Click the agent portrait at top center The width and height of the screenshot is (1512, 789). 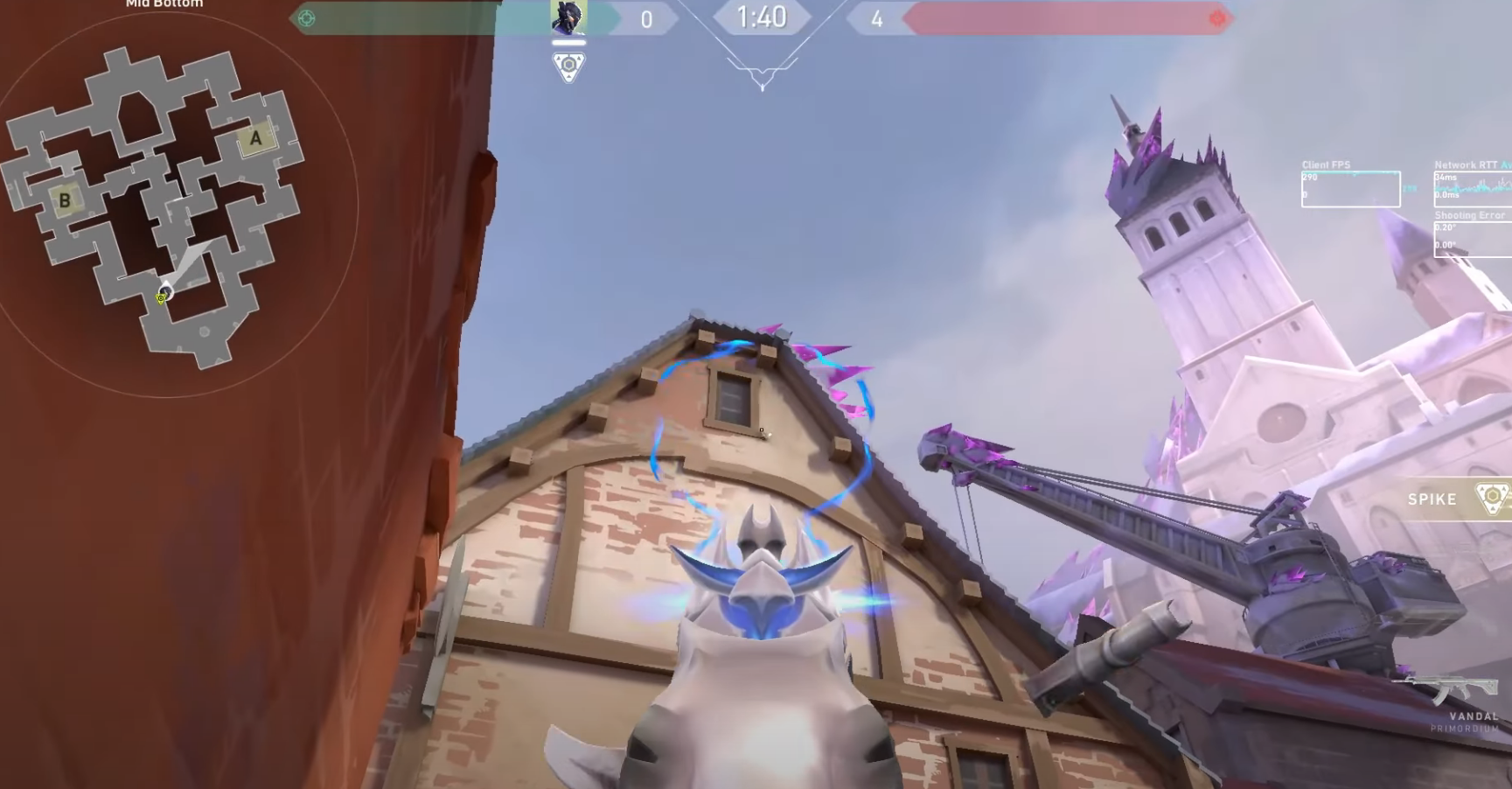pyautogui.click(x=569, y=16)
